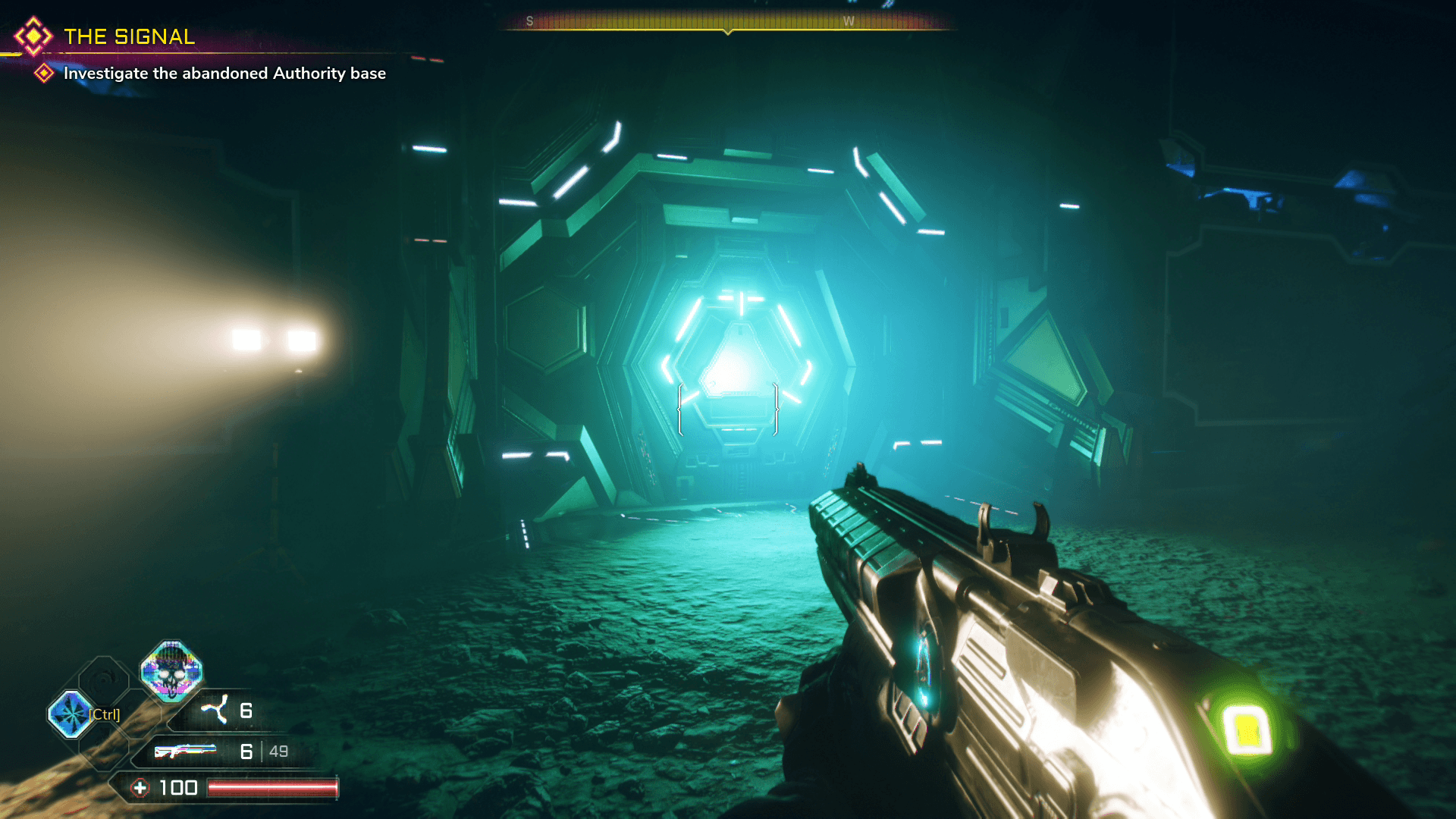The width and height of the screenshot is (1456, 819).
Task: Select THE SIGNAL quest title
Action: point(129,36)
